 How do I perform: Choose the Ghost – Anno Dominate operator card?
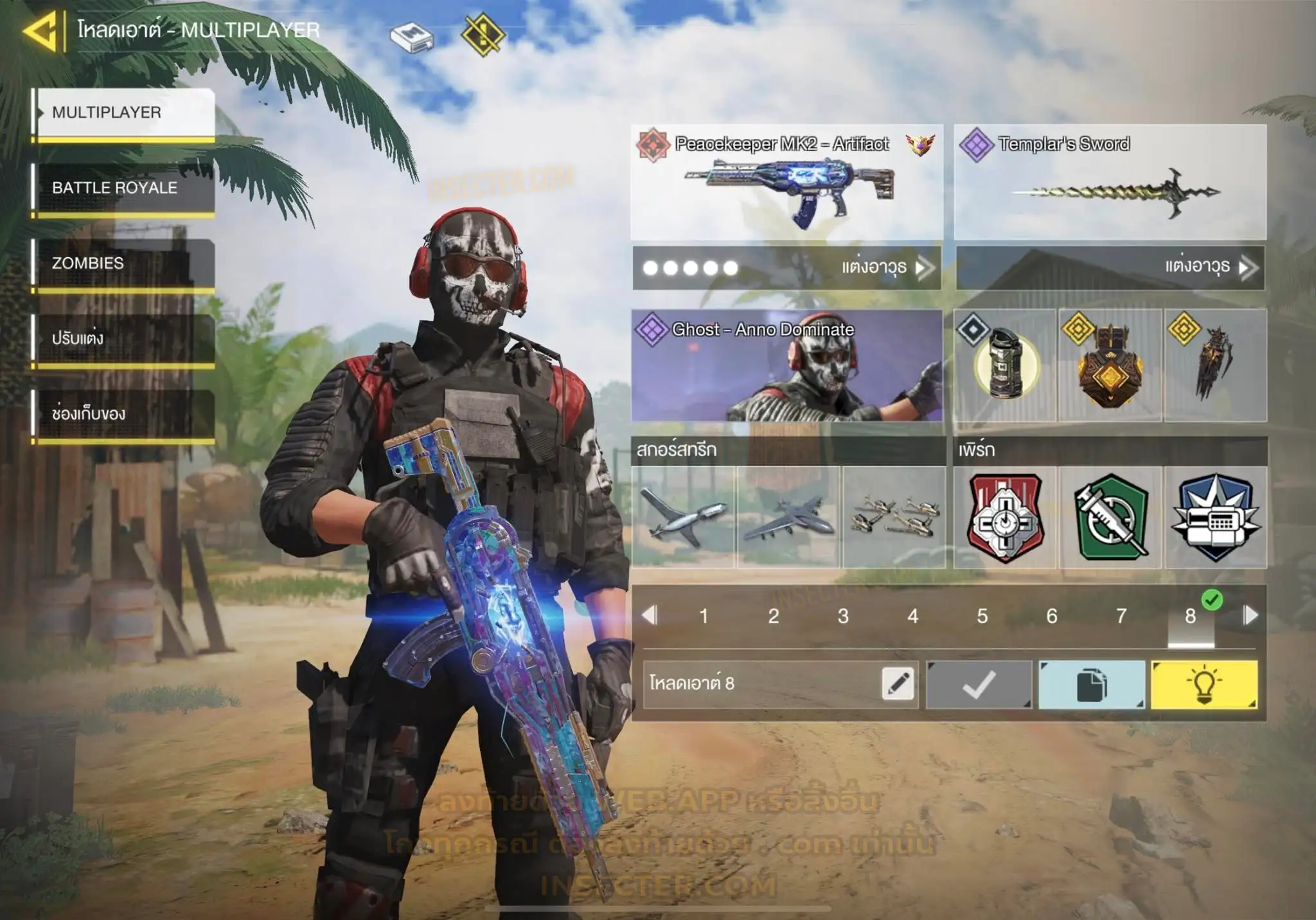pyautogui.click(x=787, y=365)
